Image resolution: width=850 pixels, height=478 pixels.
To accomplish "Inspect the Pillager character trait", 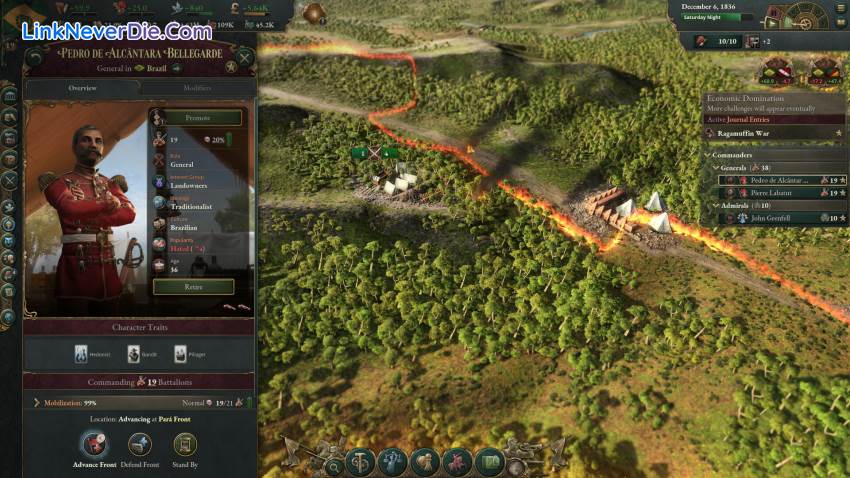I will [x=181, y=354].
